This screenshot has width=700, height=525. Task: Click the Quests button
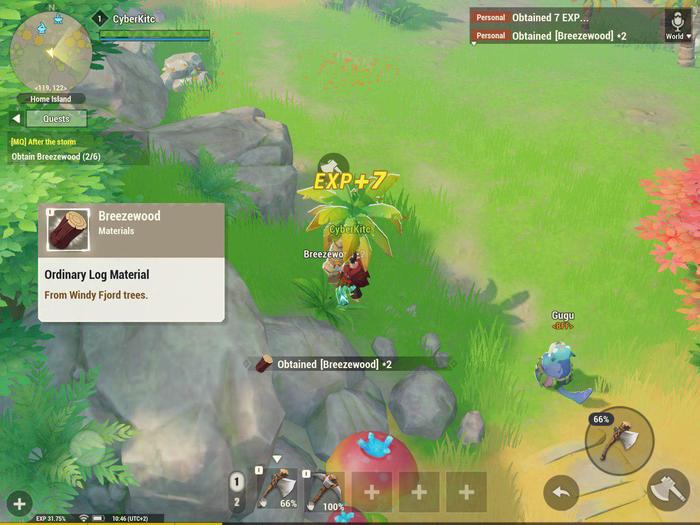[56, 119]
